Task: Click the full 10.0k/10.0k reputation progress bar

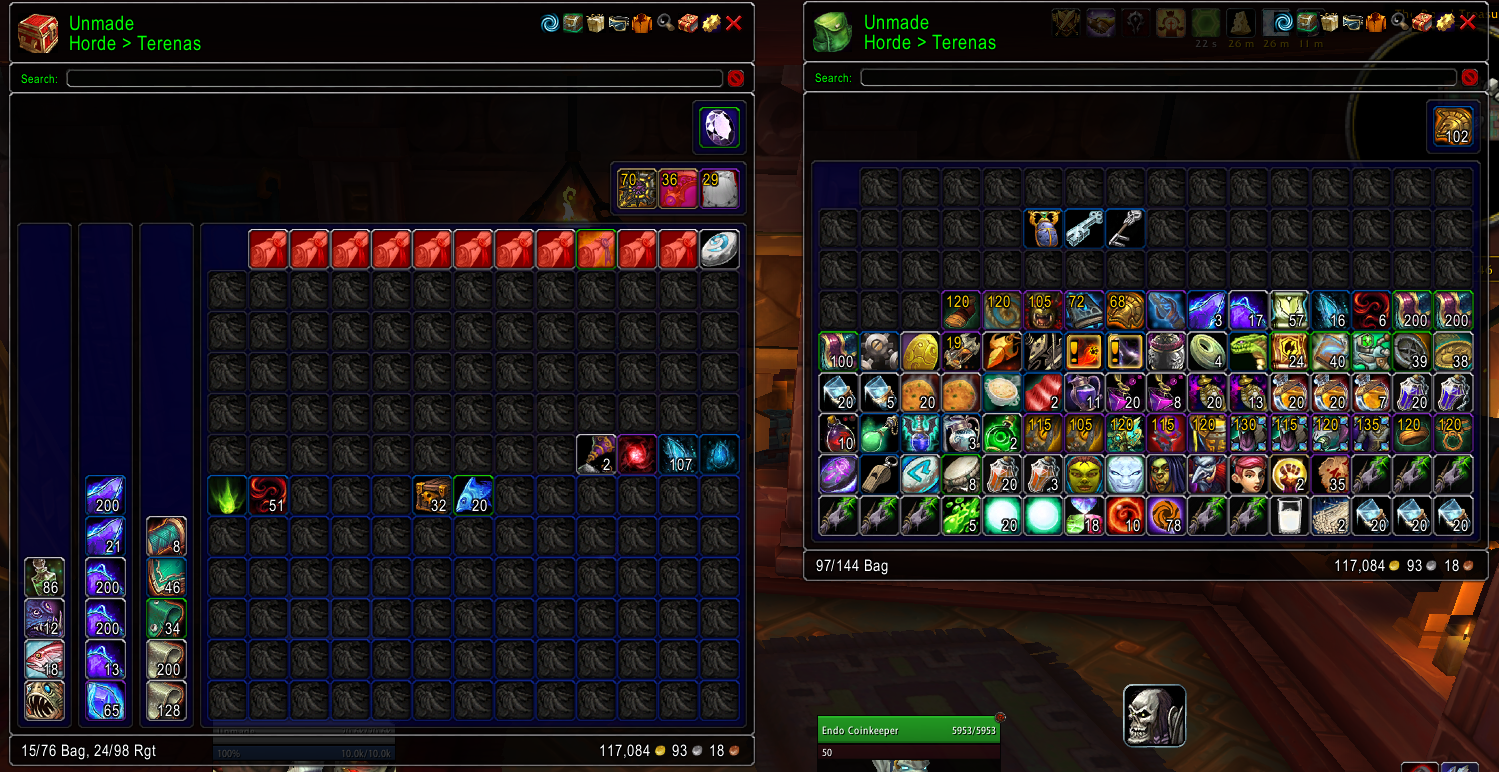Action: pyautogui.click(x=303, y=752)
